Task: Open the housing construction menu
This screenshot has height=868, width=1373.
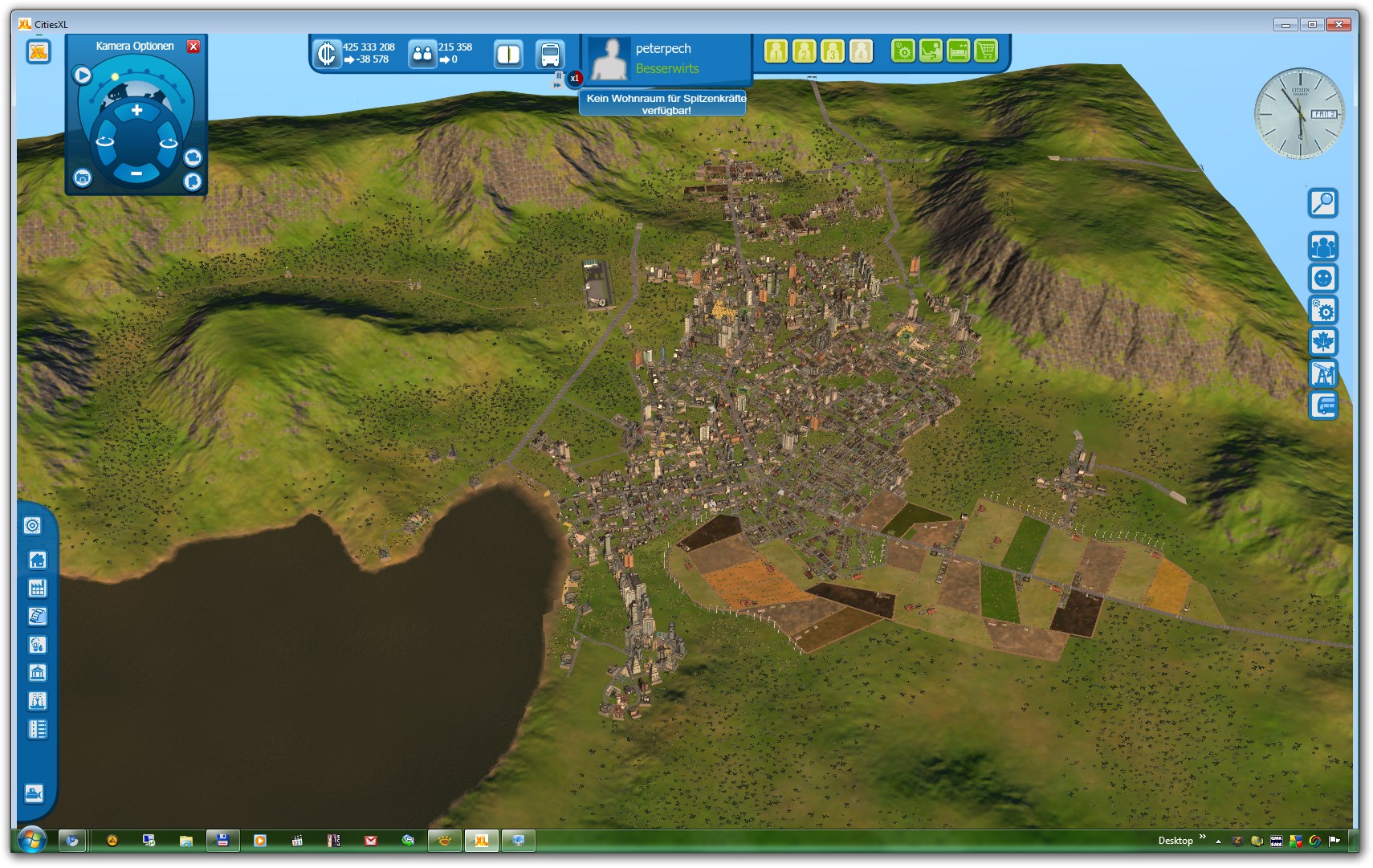Action: tap(37, 560)
